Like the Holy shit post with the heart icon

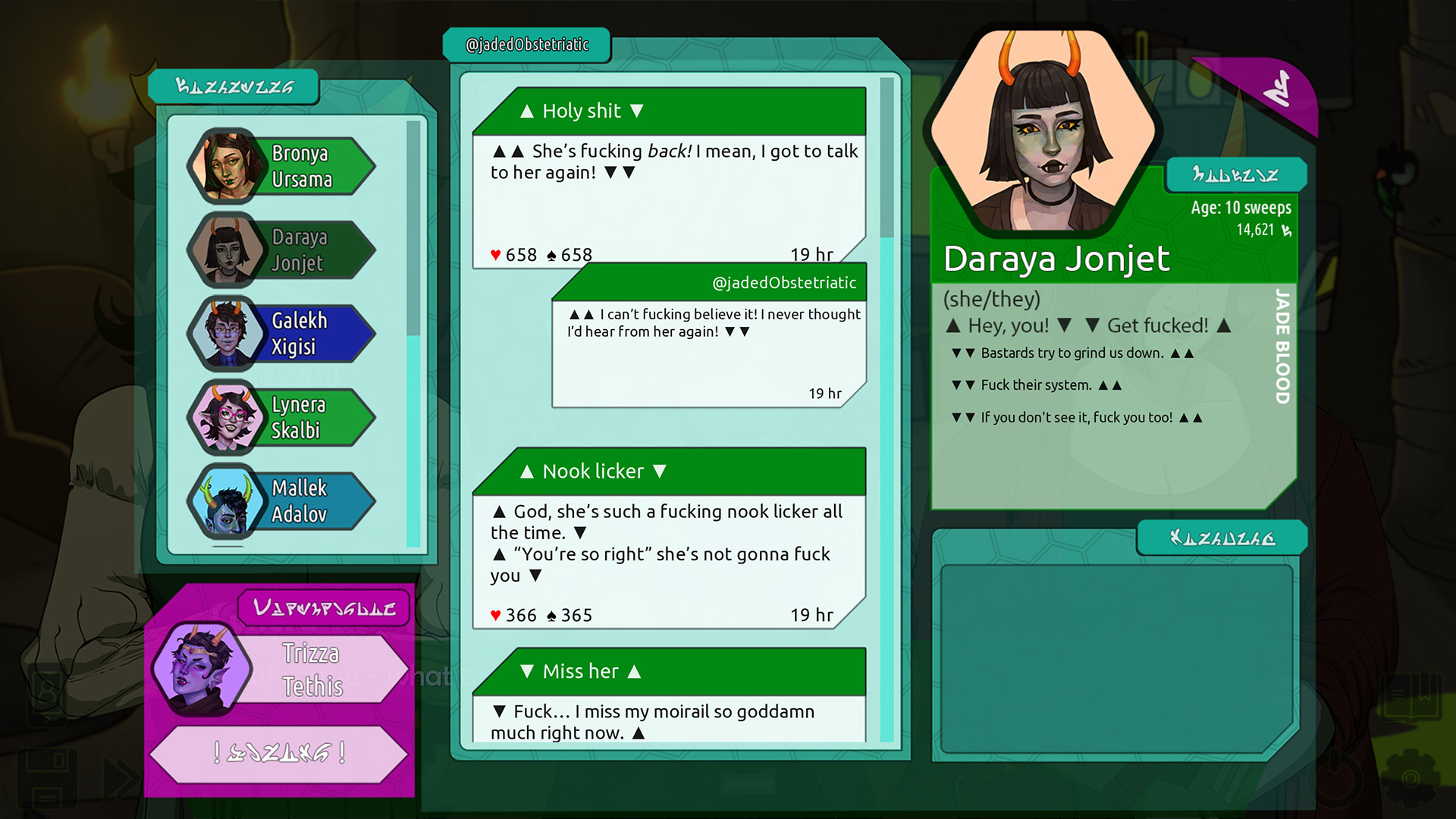click(496, 255)
